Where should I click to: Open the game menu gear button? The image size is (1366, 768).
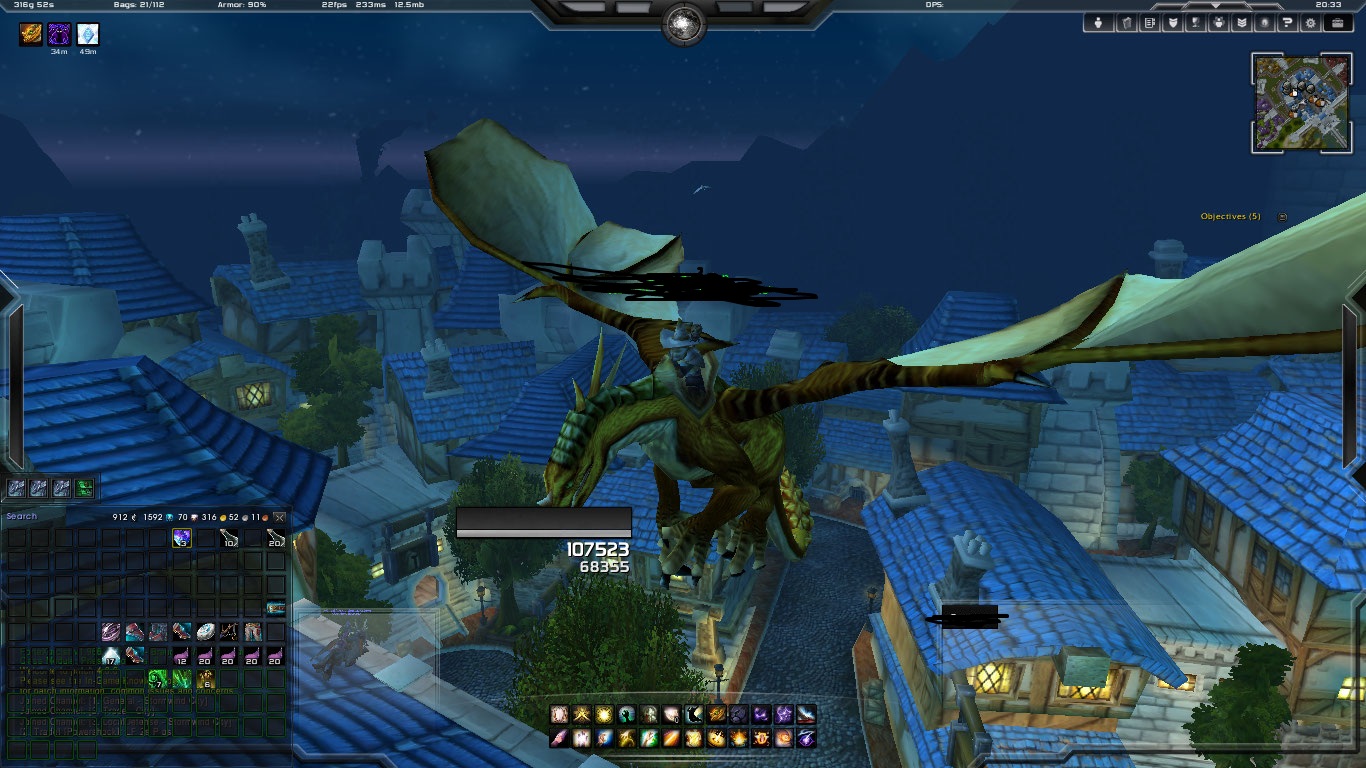(x=1310, y=23)
